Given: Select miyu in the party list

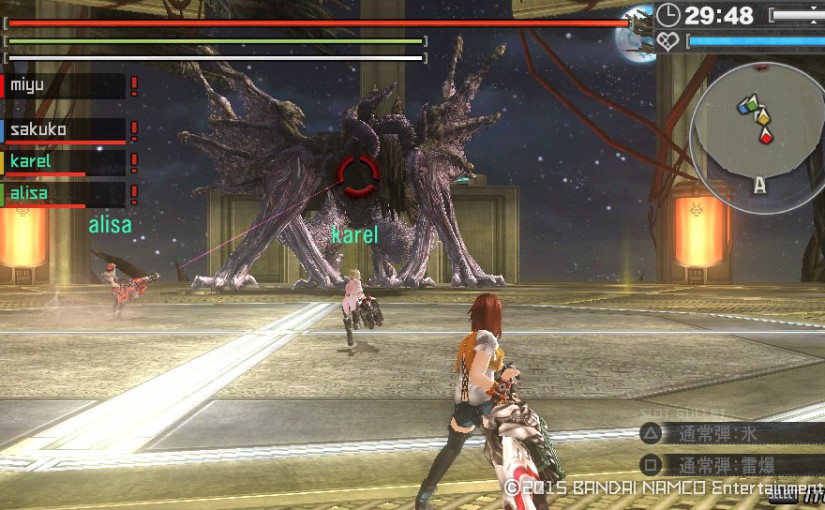Looking at the screenshot, I should tap(65, 87).
